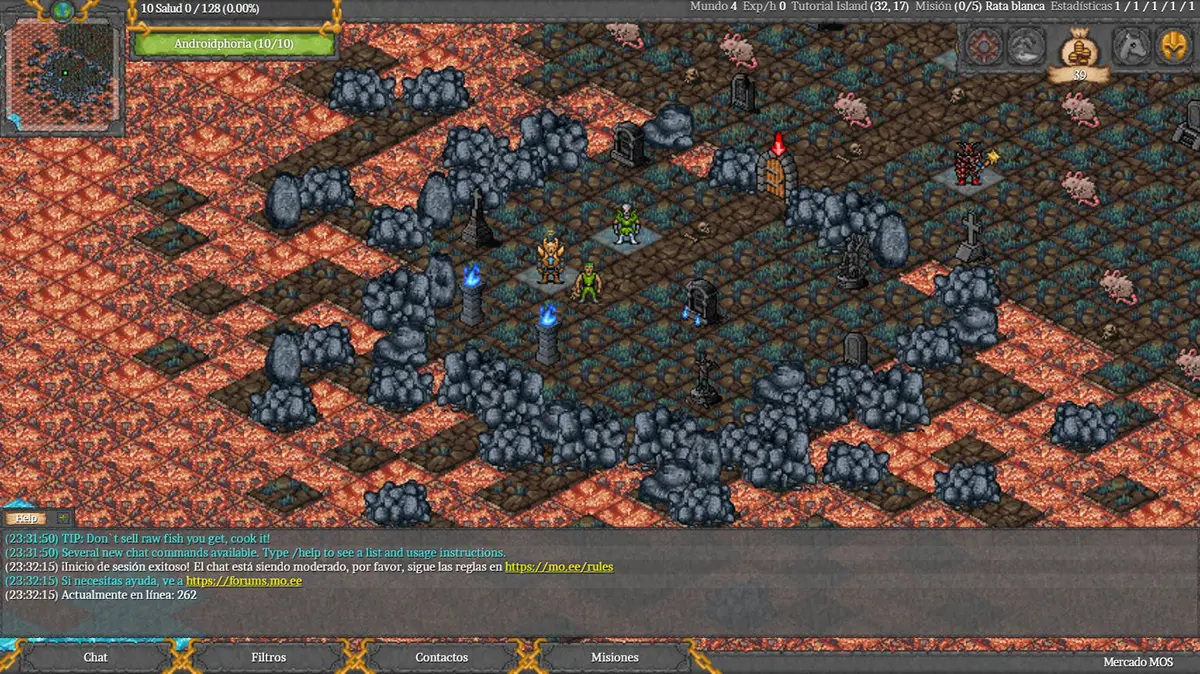This screenshot has width=1200, height=674.
Task: Click the red gear-shaped icon
Action: (x=983, y=46)
